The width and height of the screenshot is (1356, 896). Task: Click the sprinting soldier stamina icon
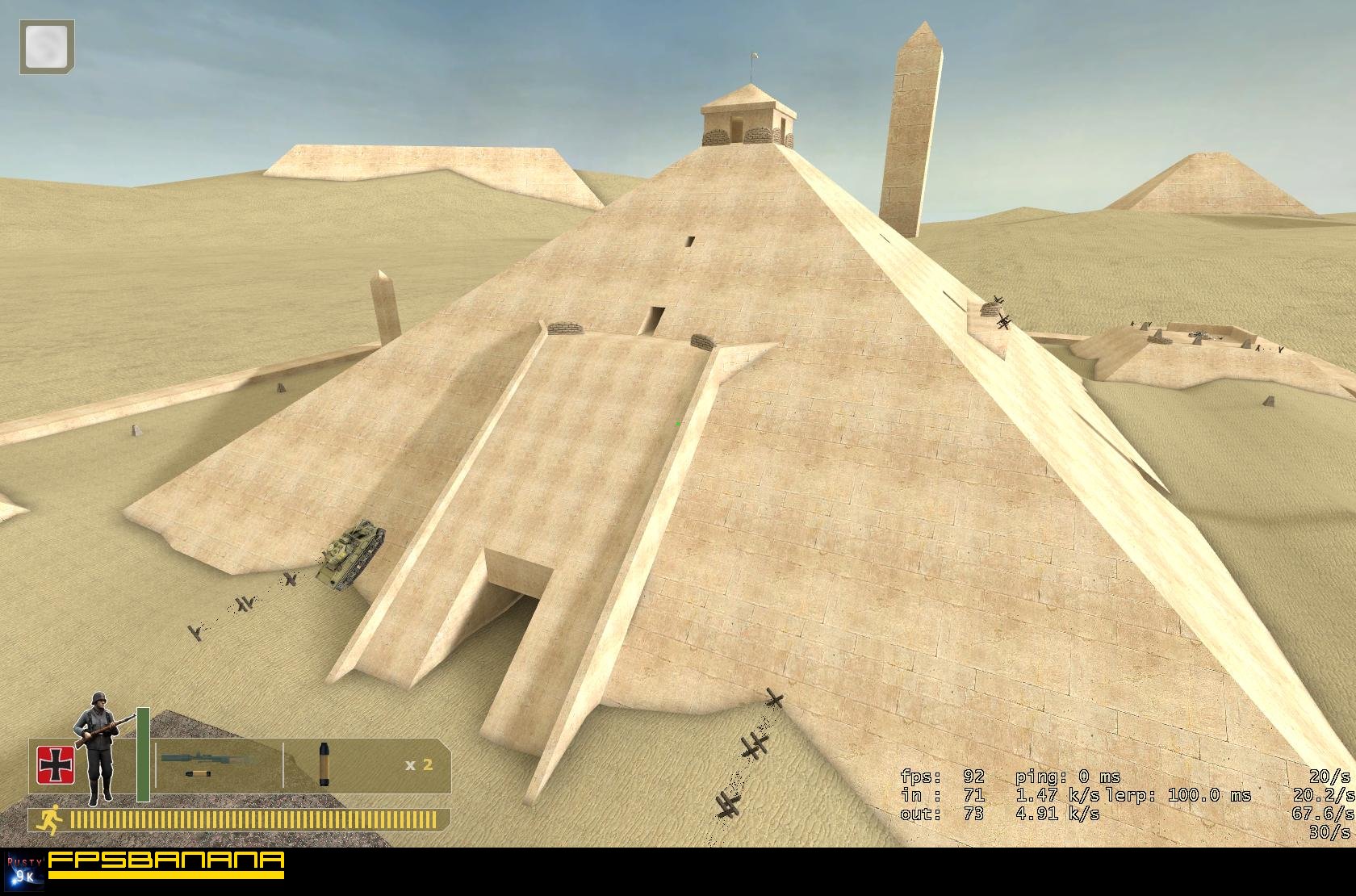pyautogui.click(x=51, y=818)
